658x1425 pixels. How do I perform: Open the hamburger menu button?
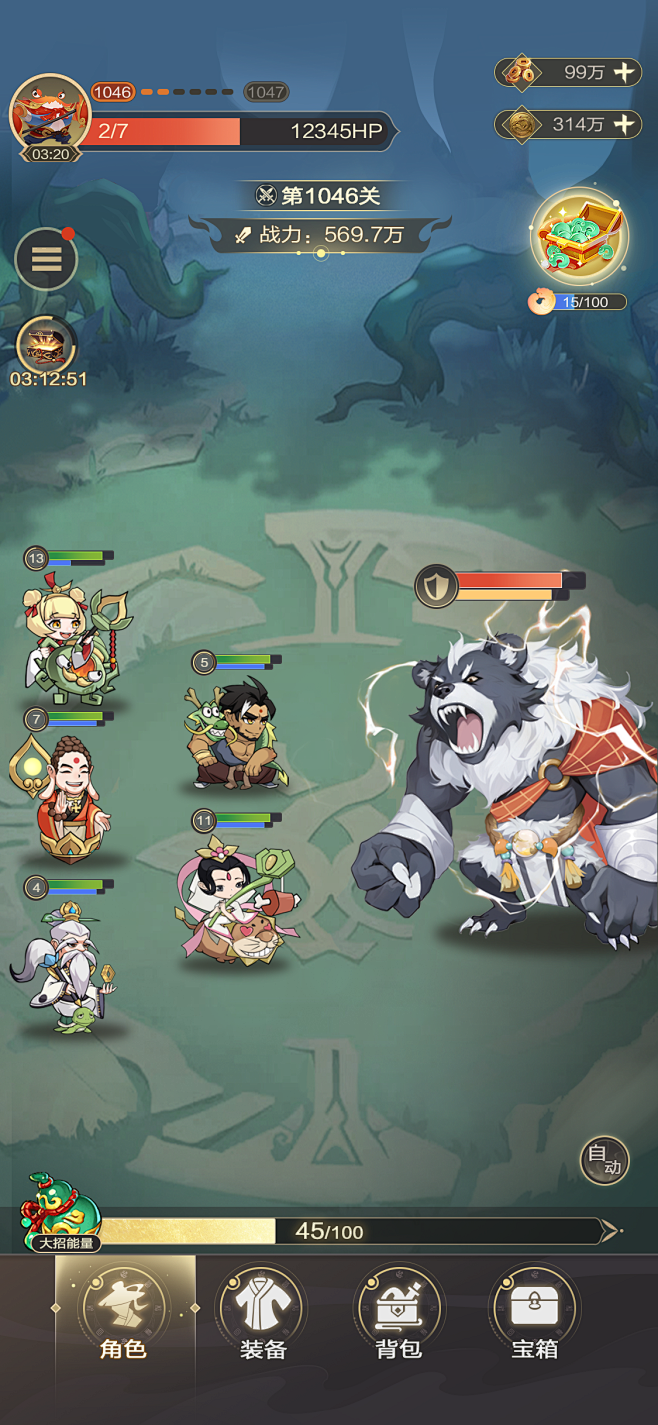46,260
